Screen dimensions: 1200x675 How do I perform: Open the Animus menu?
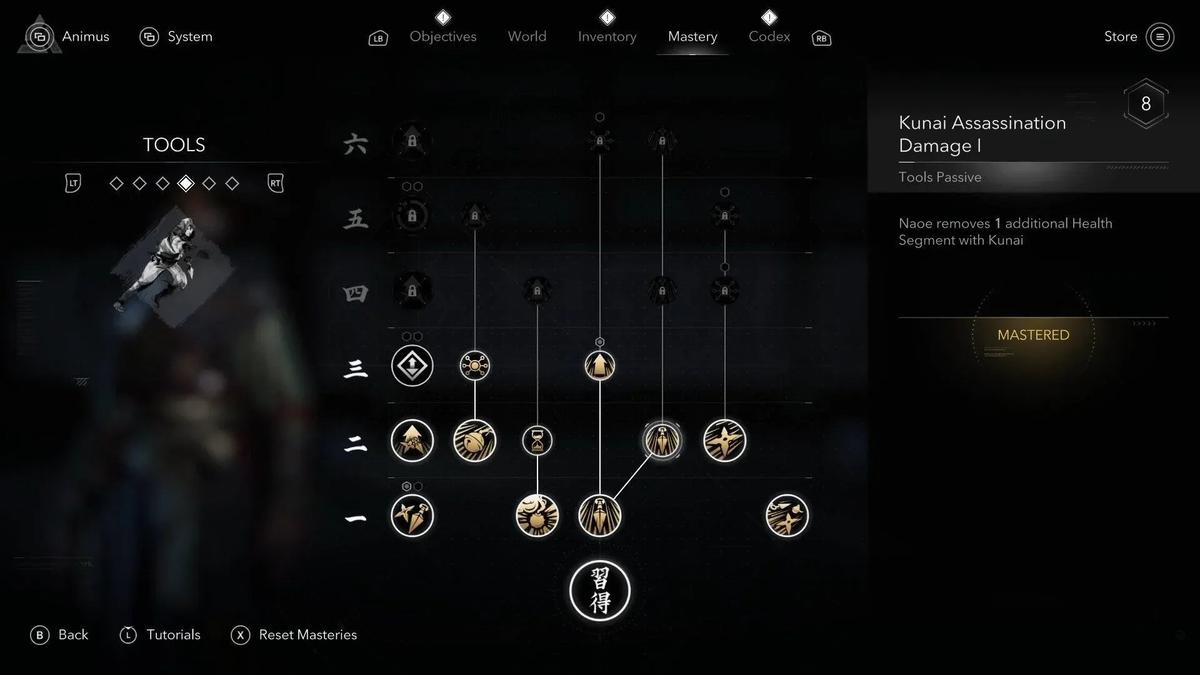68,37
